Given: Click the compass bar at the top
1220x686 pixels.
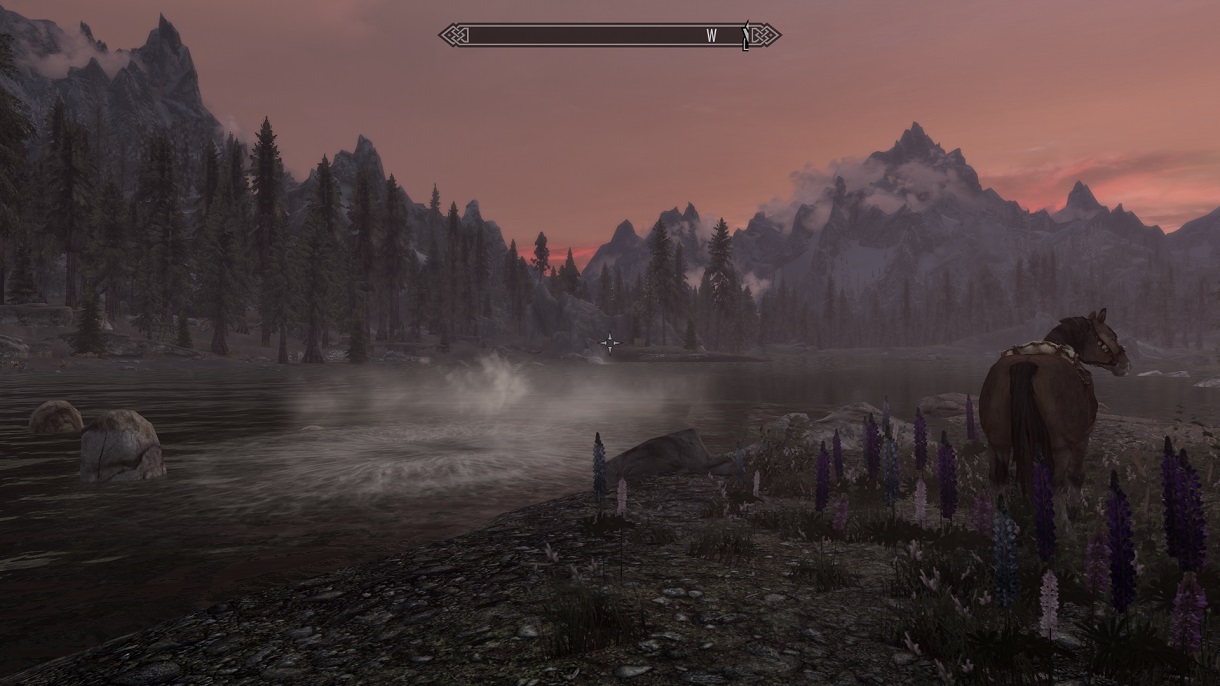Looking at the screenshot, I should pyautogui.click(x=609, y=35).
